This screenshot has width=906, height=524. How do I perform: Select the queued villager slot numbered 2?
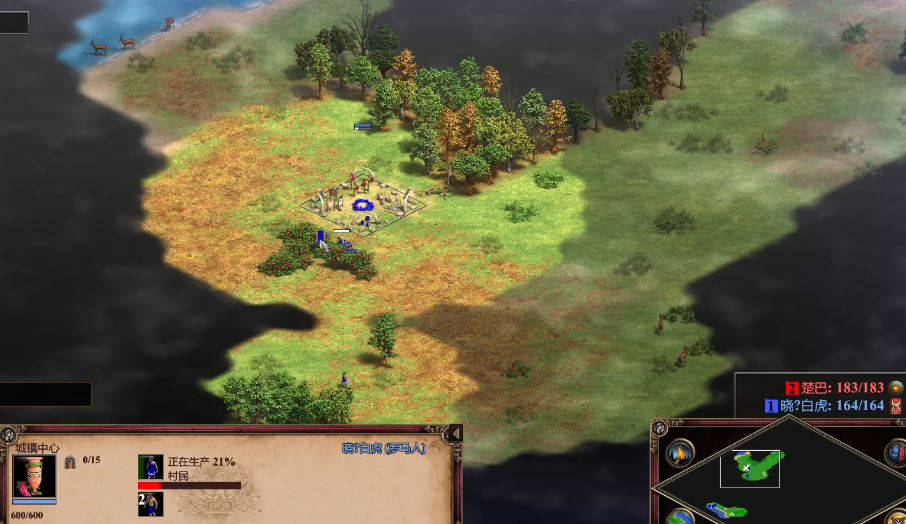(x=150, y=504)
